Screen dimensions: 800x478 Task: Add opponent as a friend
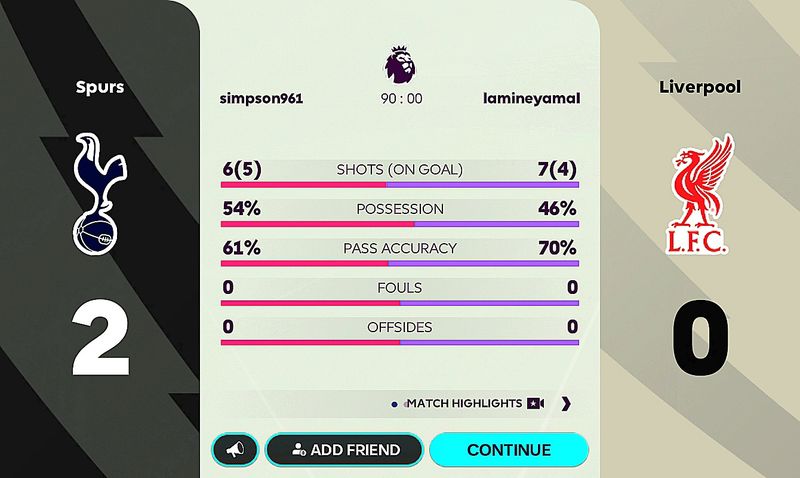click(343, 450)
